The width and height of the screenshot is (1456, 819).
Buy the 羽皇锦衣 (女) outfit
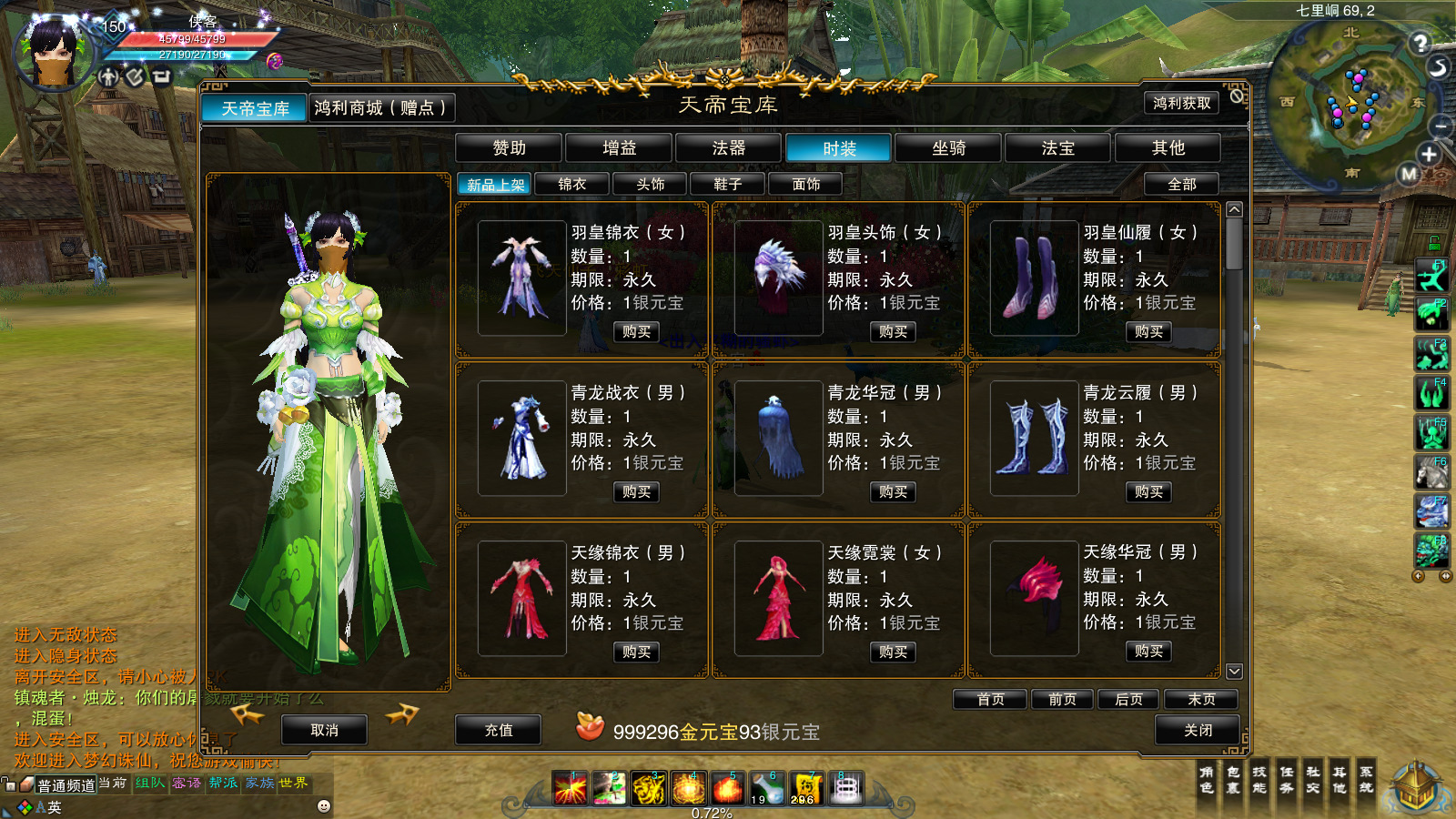click(636, 332)
